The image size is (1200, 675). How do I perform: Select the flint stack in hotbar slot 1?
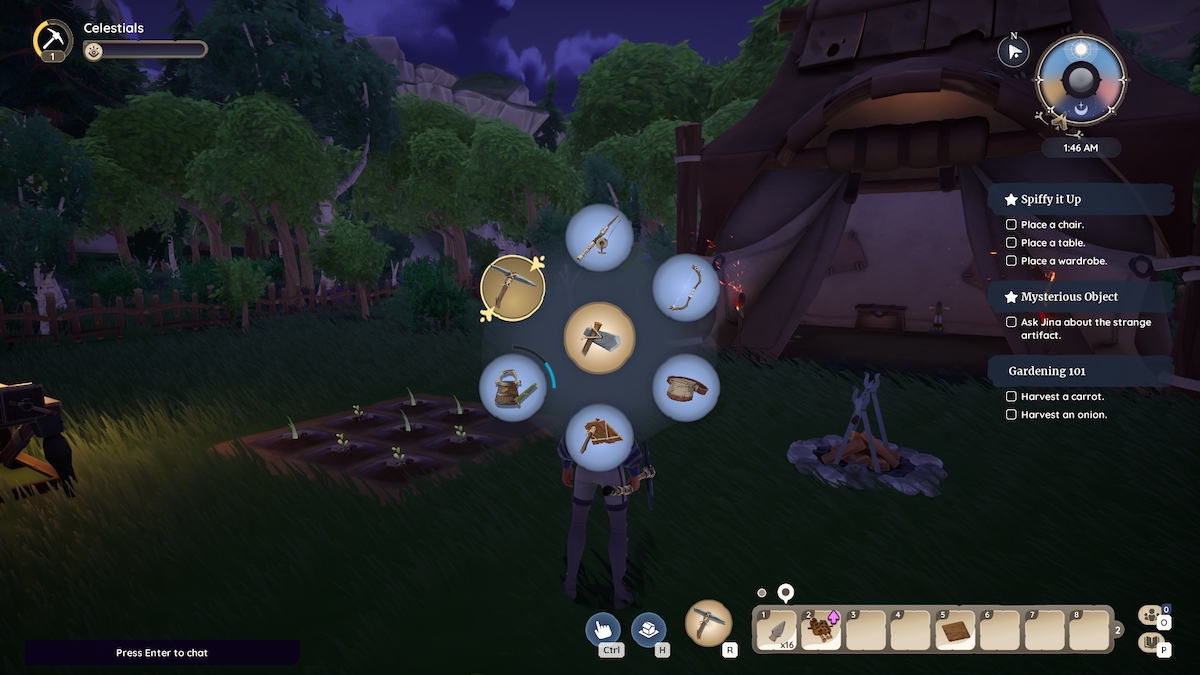(777, 630)
